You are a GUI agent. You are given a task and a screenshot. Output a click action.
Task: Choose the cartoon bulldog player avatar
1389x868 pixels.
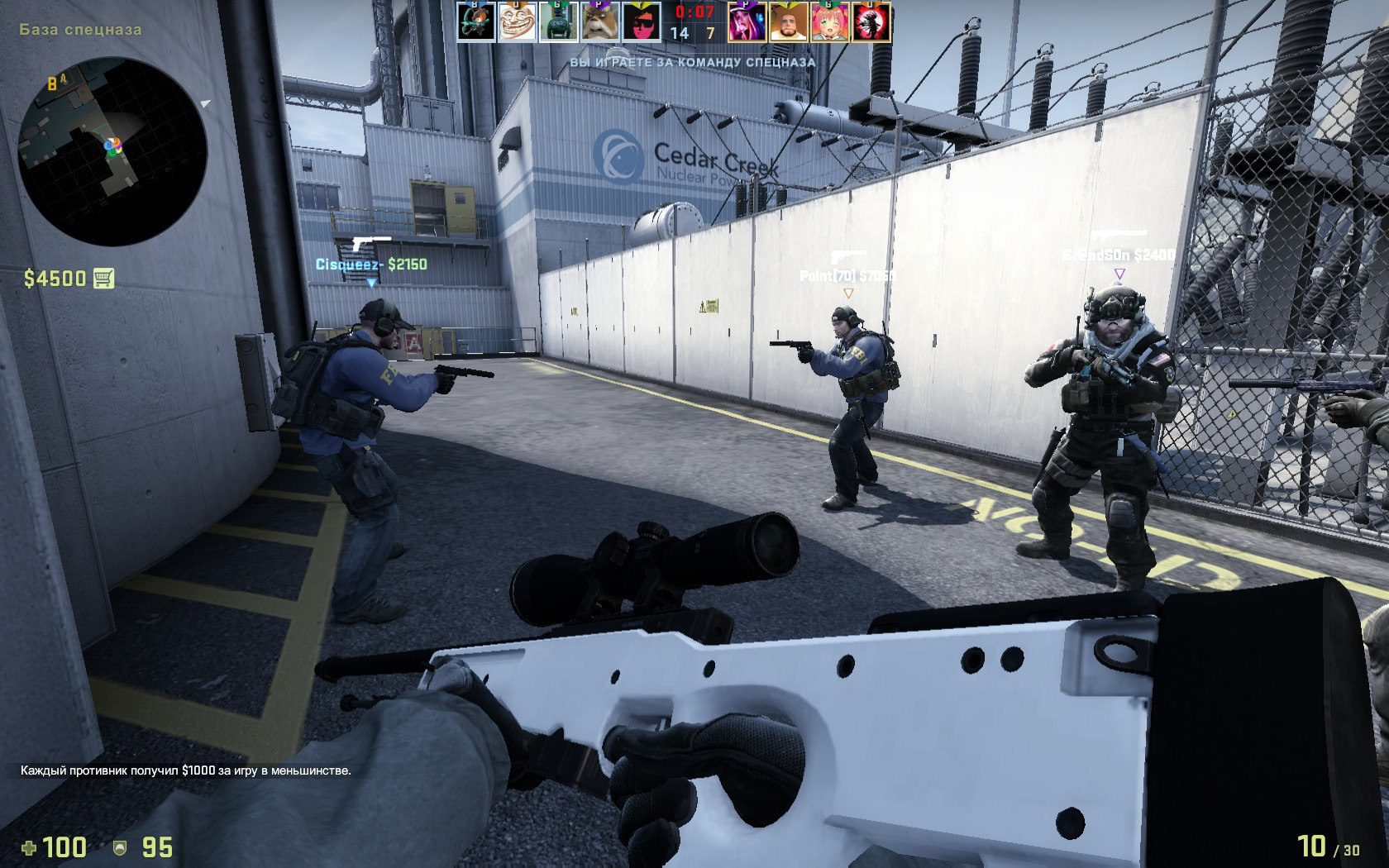click(599, 21)
